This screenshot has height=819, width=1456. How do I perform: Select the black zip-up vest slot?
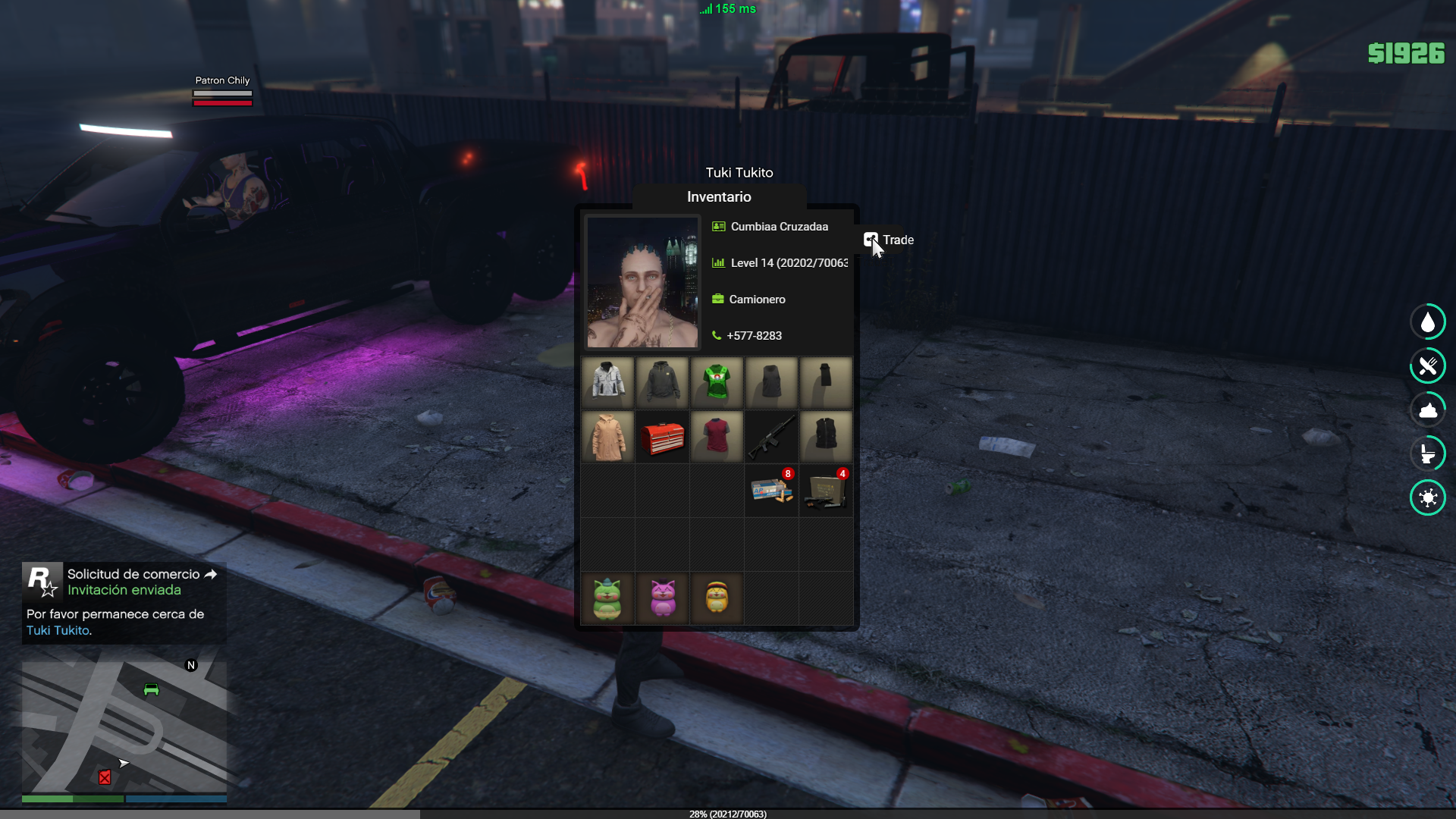[826, 437]
